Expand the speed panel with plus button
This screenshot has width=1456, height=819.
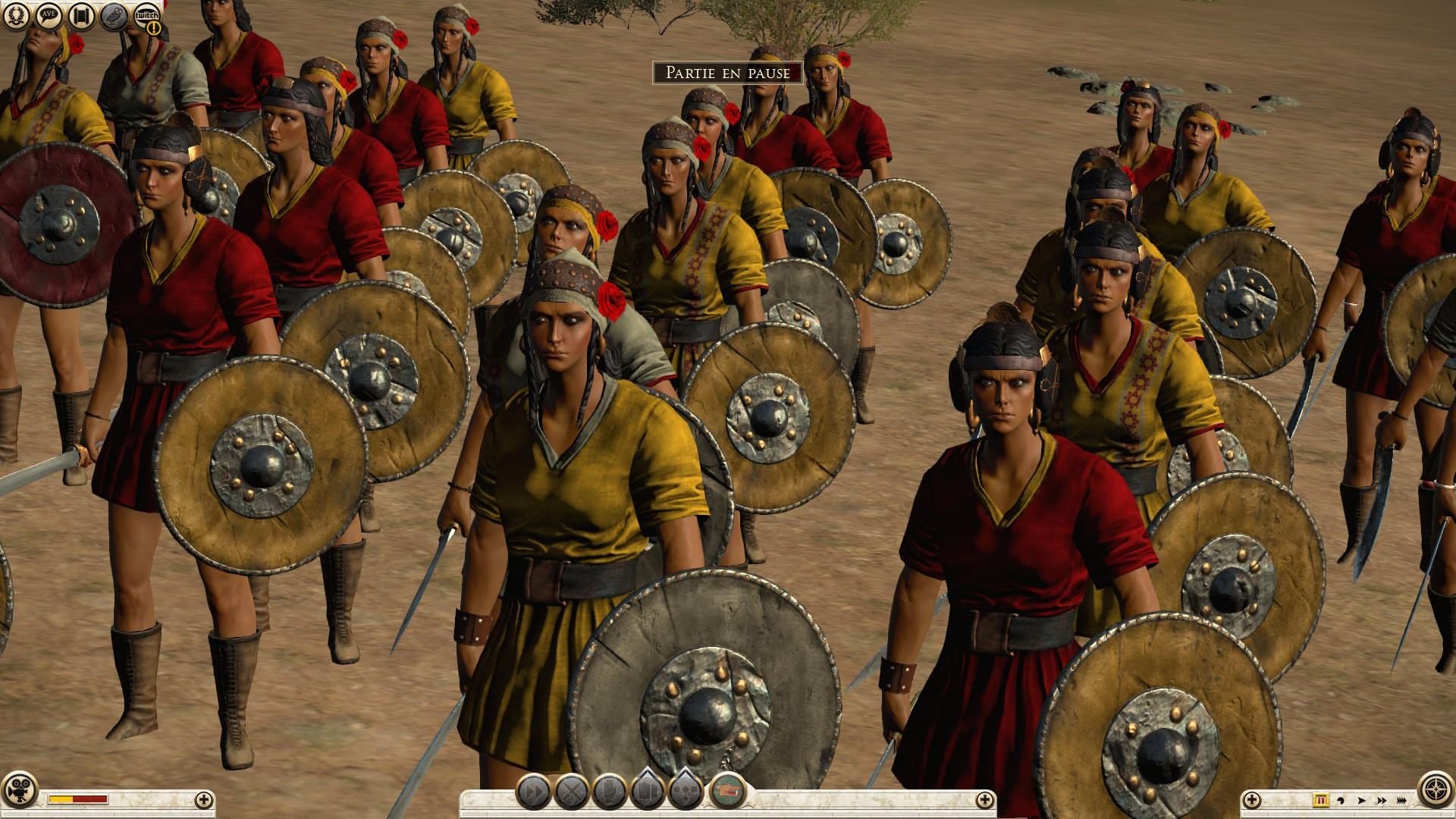pos(1252,799)
